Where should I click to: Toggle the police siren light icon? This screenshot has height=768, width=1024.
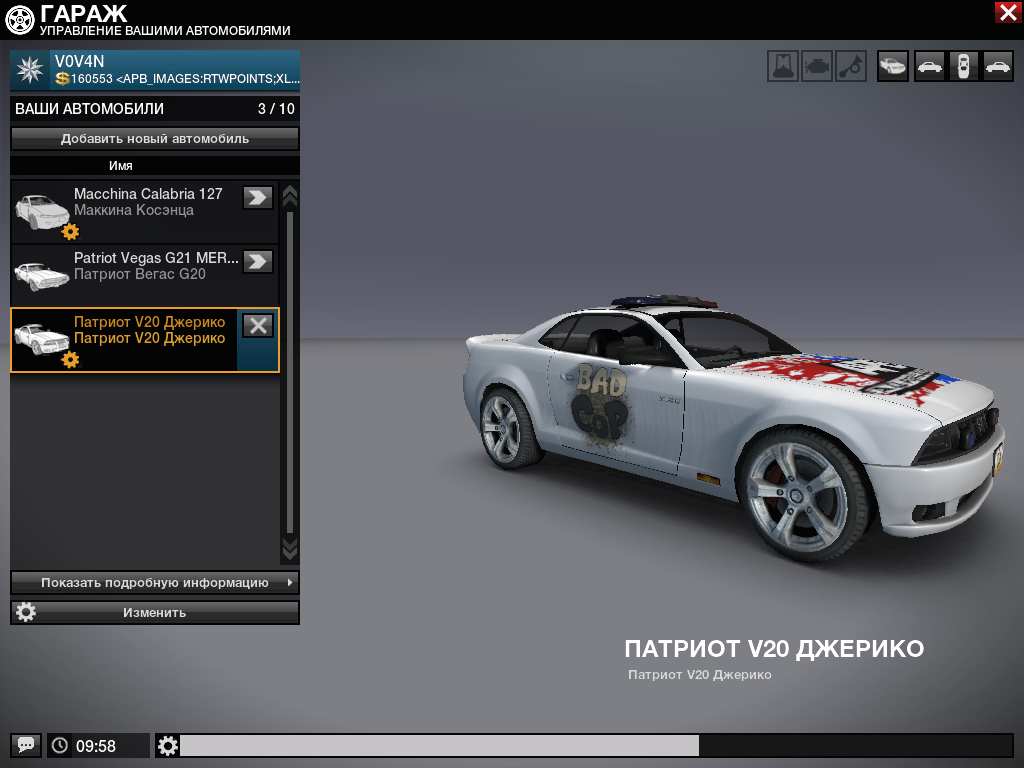(x=783, y=66)
